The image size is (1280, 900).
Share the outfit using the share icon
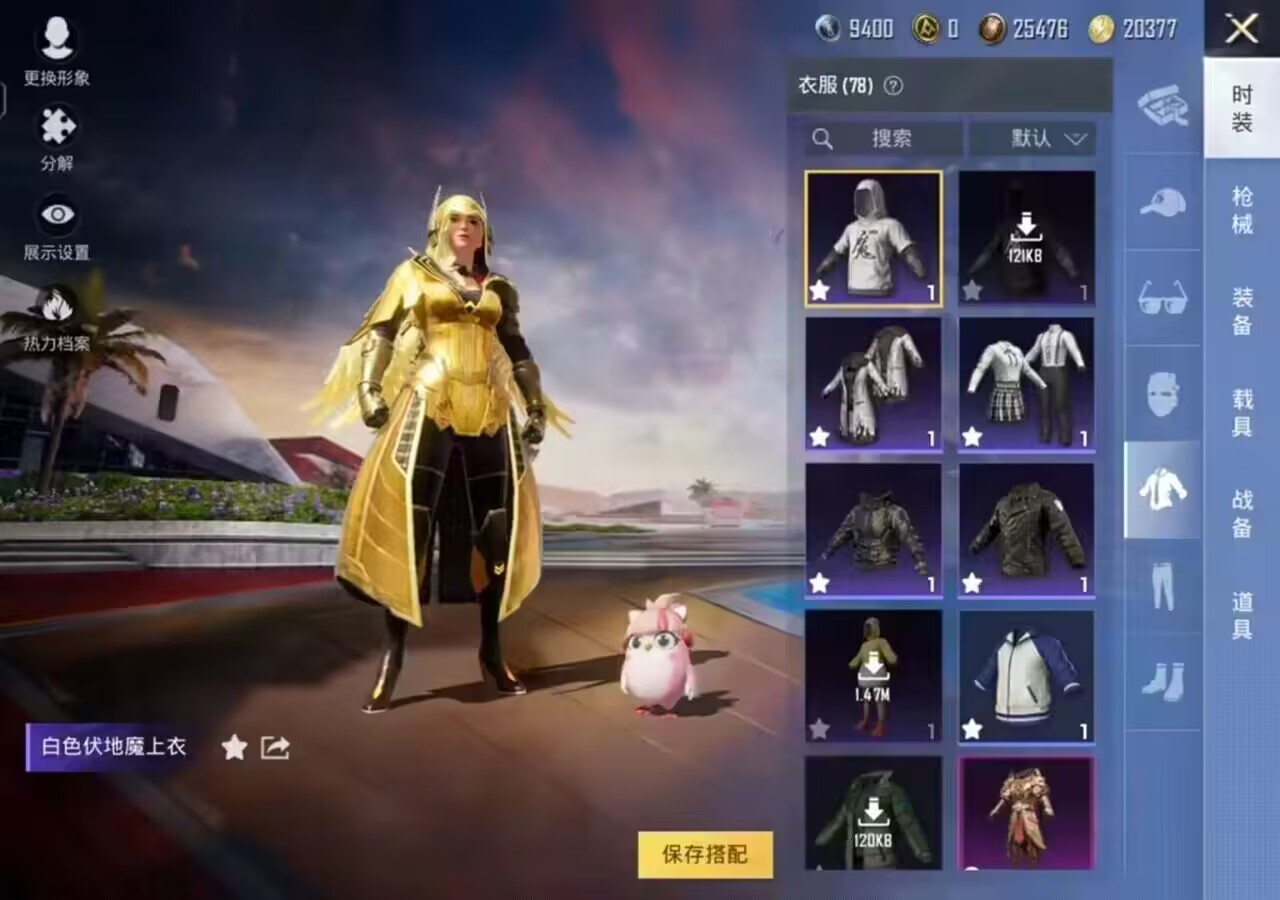click(x=275, y=747)
